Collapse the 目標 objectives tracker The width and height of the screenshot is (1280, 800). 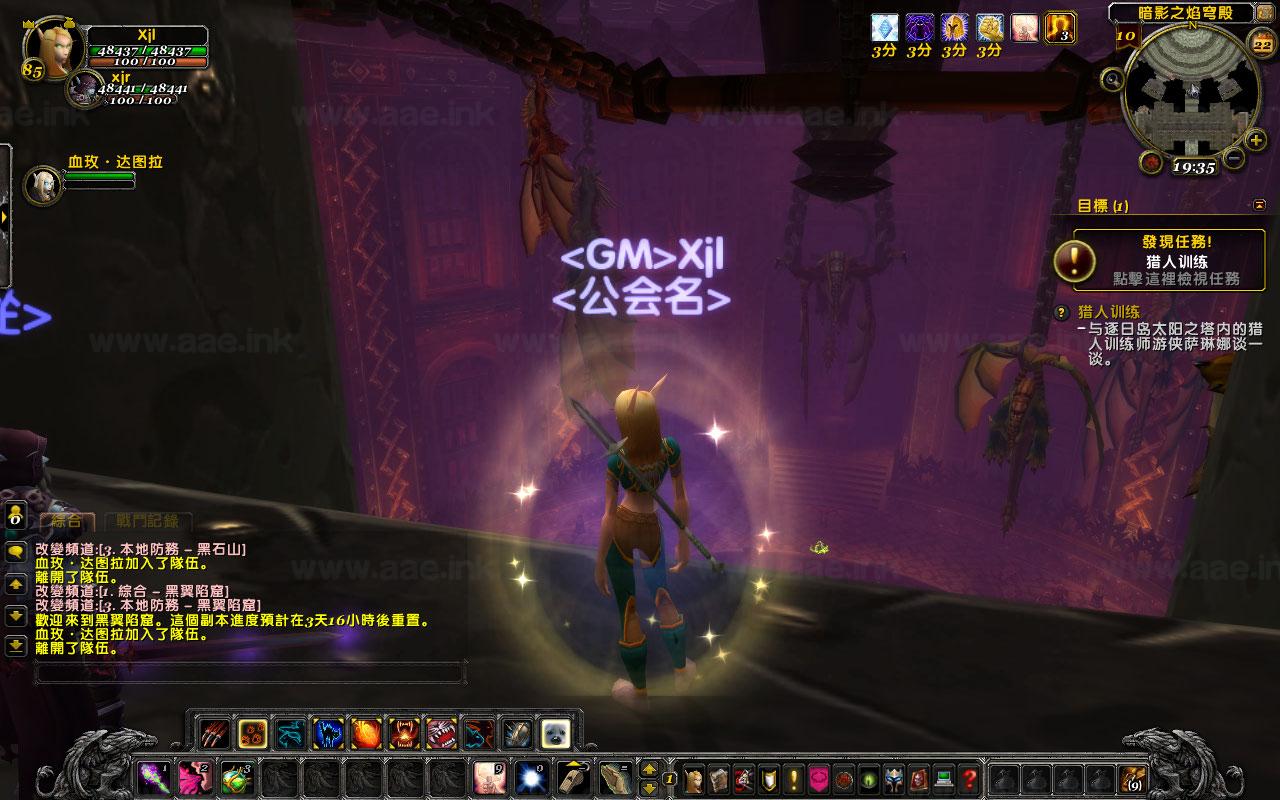click(x=1258, y=205)
